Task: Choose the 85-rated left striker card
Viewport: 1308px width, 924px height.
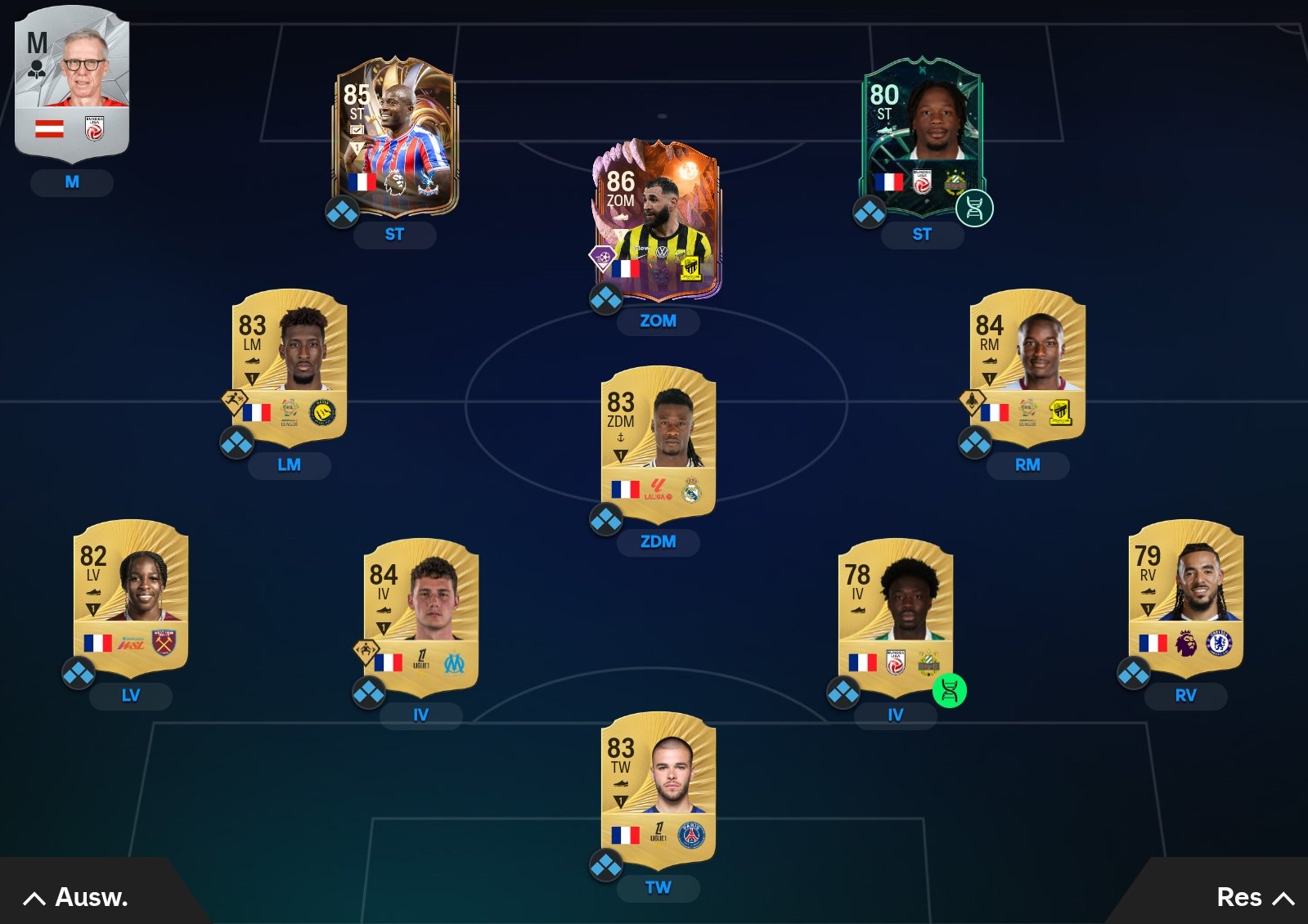Action: coord(395,137)
